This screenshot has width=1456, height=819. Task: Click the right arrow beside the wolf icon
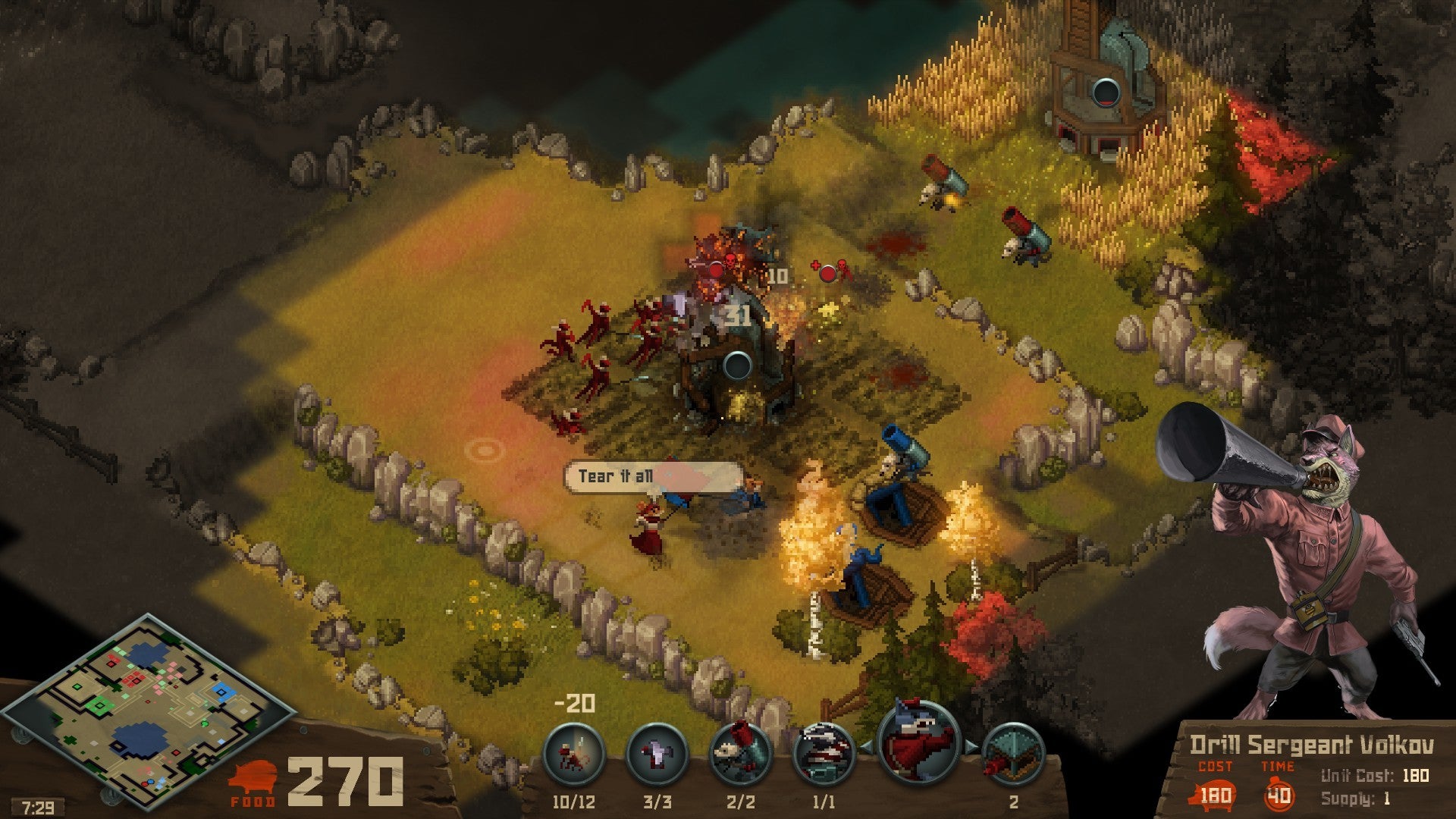(972, 747)
